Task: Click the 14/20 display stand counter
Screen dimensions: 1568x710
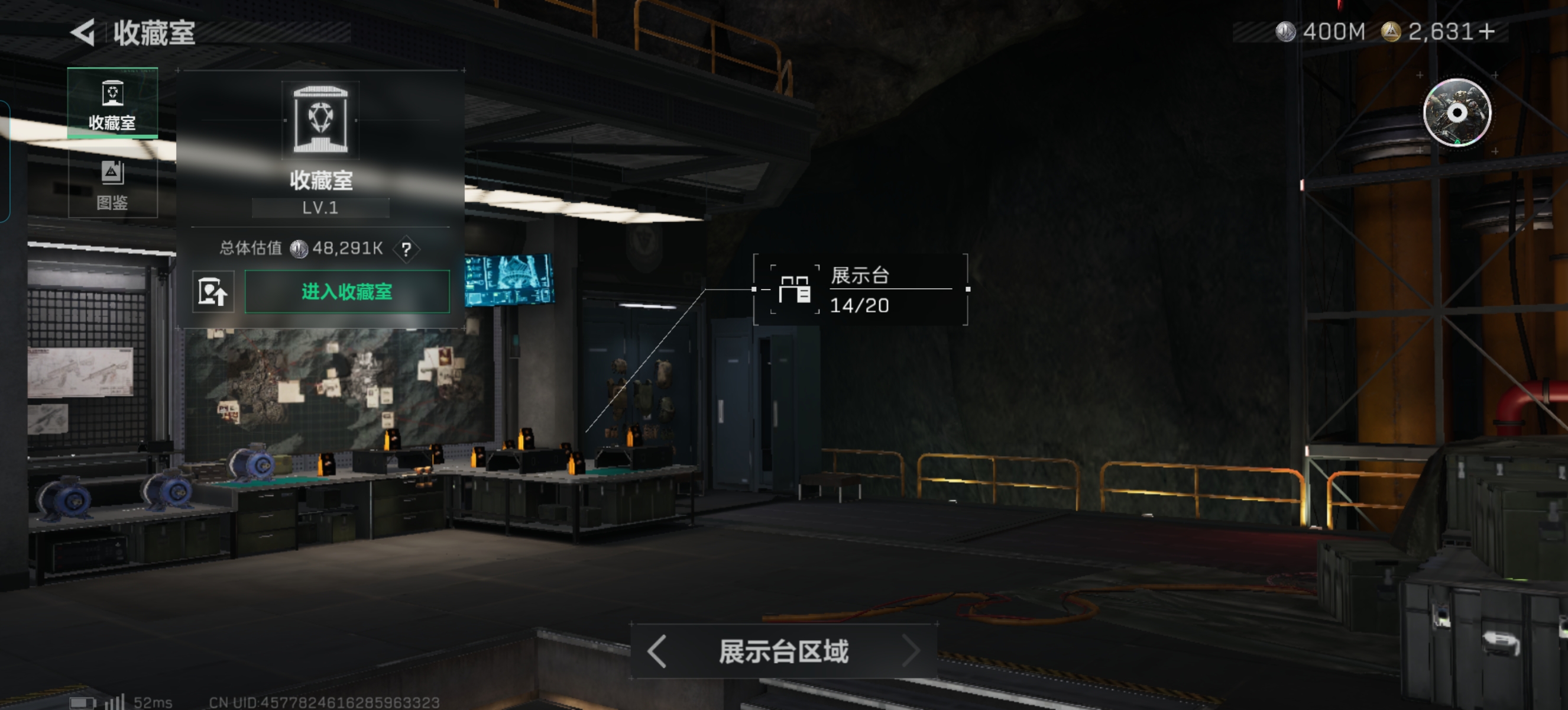Action: pyautogui.click(x=860, y=305)
